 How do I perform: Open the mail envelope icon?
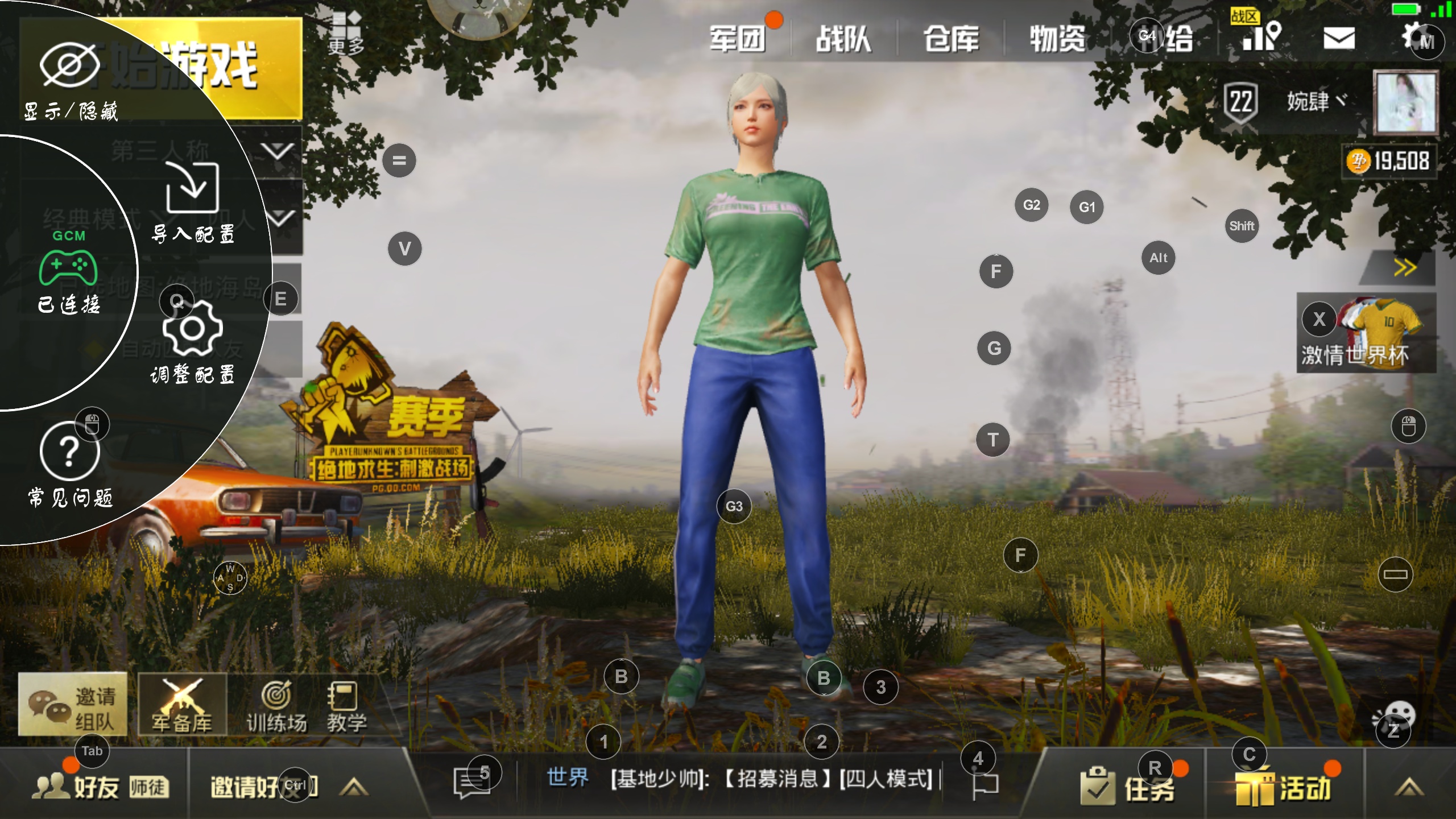(1341, 39)
